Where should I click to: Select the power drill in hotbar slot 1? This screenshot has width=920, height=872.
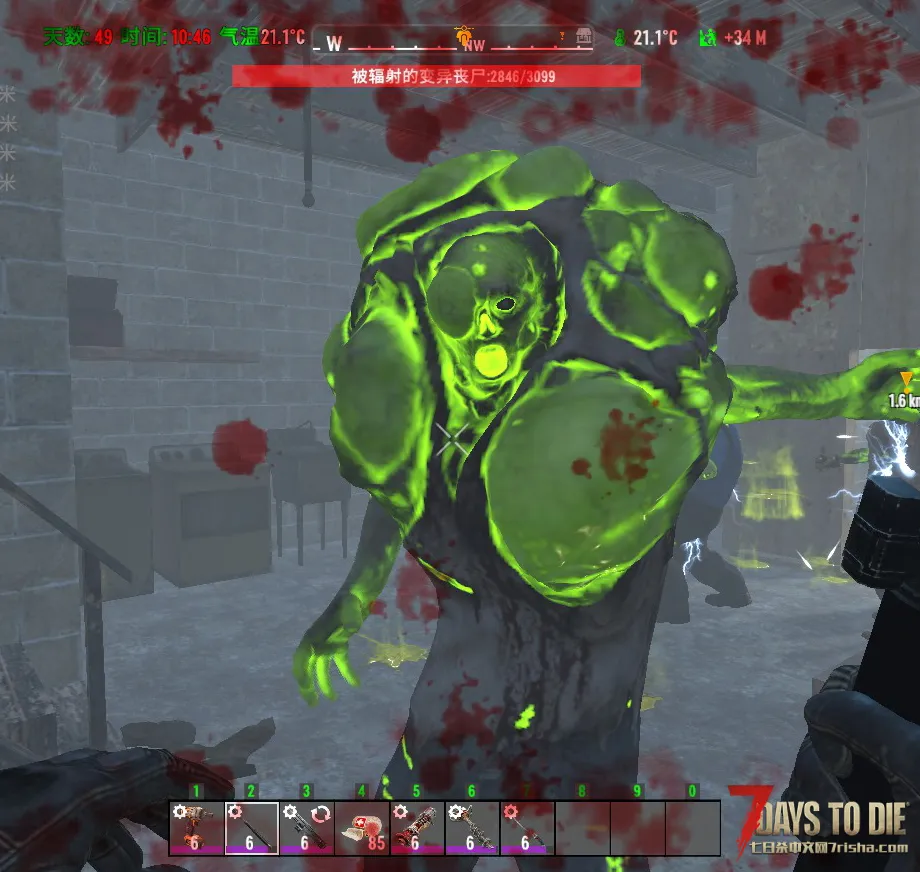coord(196,828)
